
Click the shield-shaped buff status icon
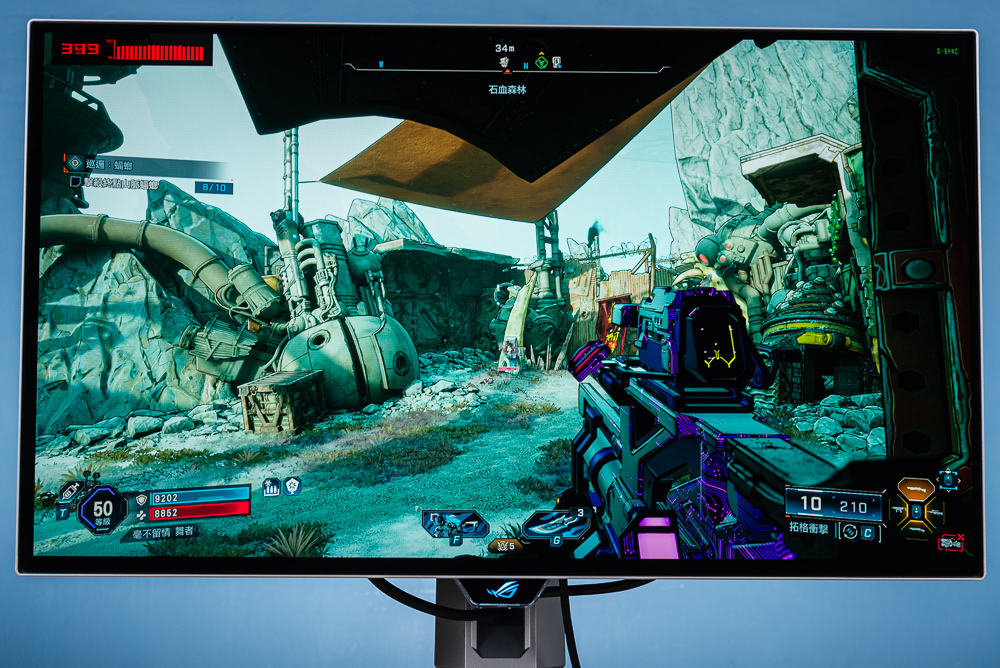tap(292, 486)
